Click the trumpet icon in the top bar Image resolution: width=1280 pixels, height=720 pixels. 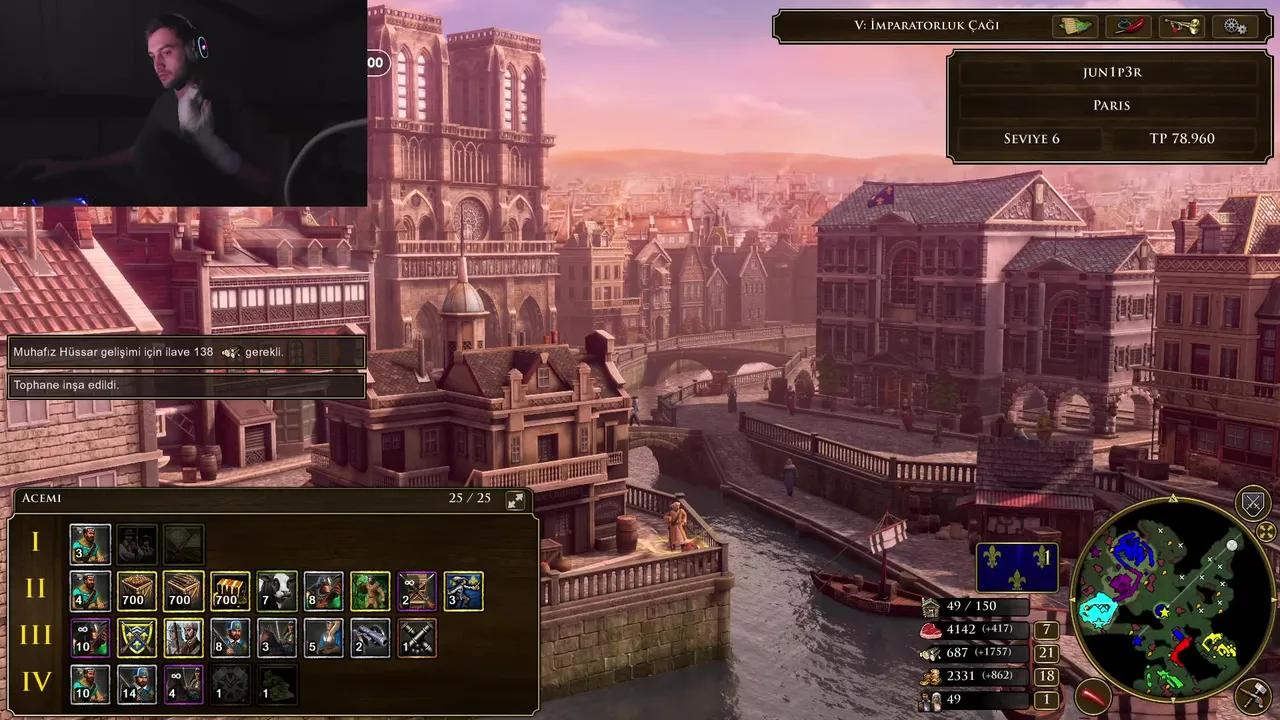point(1181,26)
